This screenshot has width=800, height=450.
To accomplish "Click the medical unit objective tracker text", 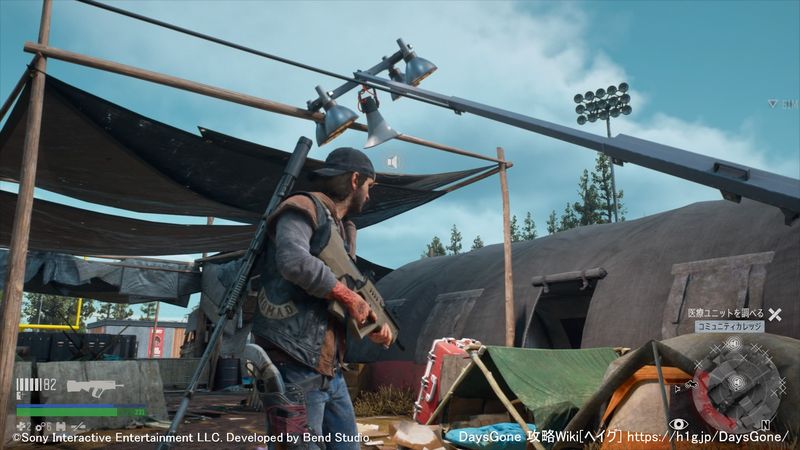I will click(725, 313).
